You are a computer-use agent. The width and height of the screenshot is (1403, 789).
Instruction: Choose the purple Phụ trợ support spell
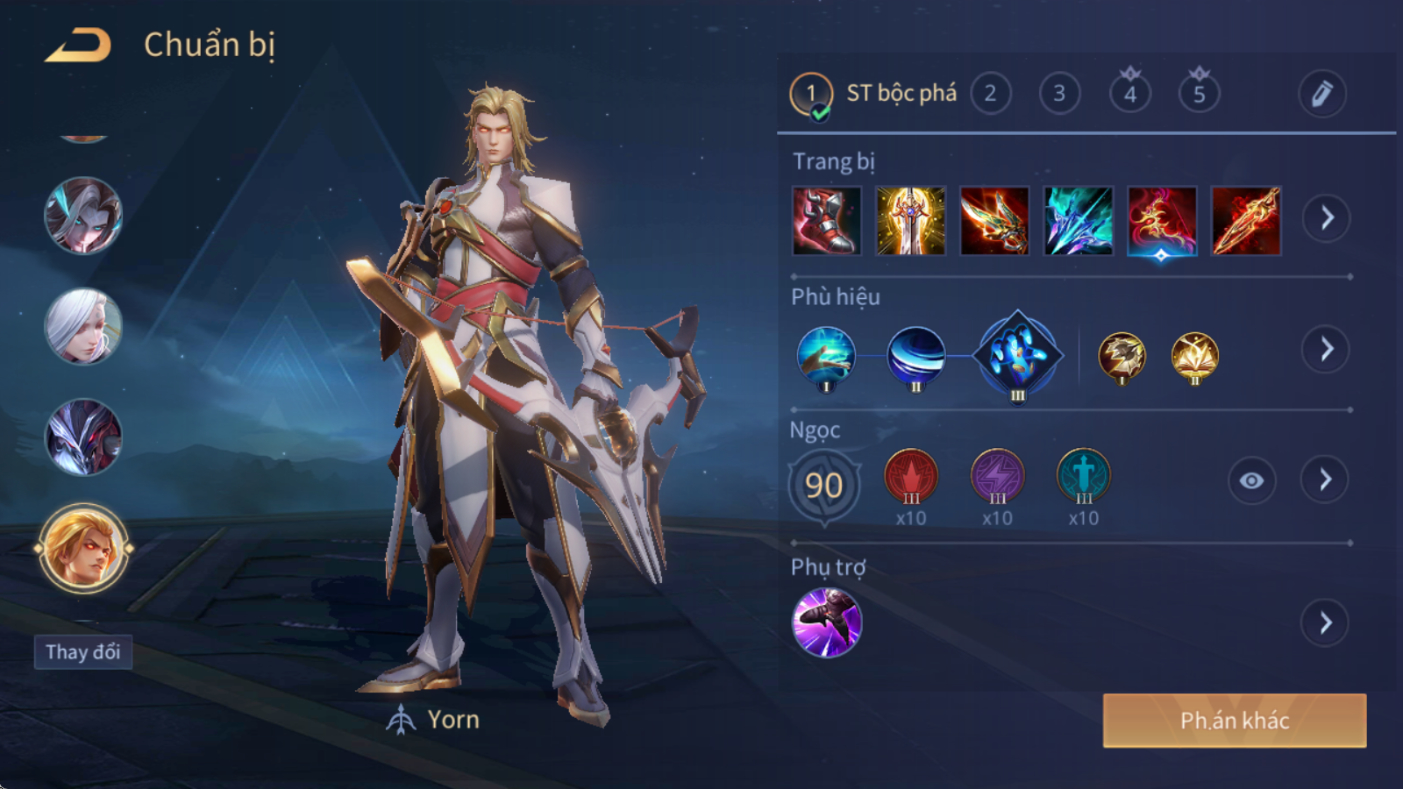[826, 622]
